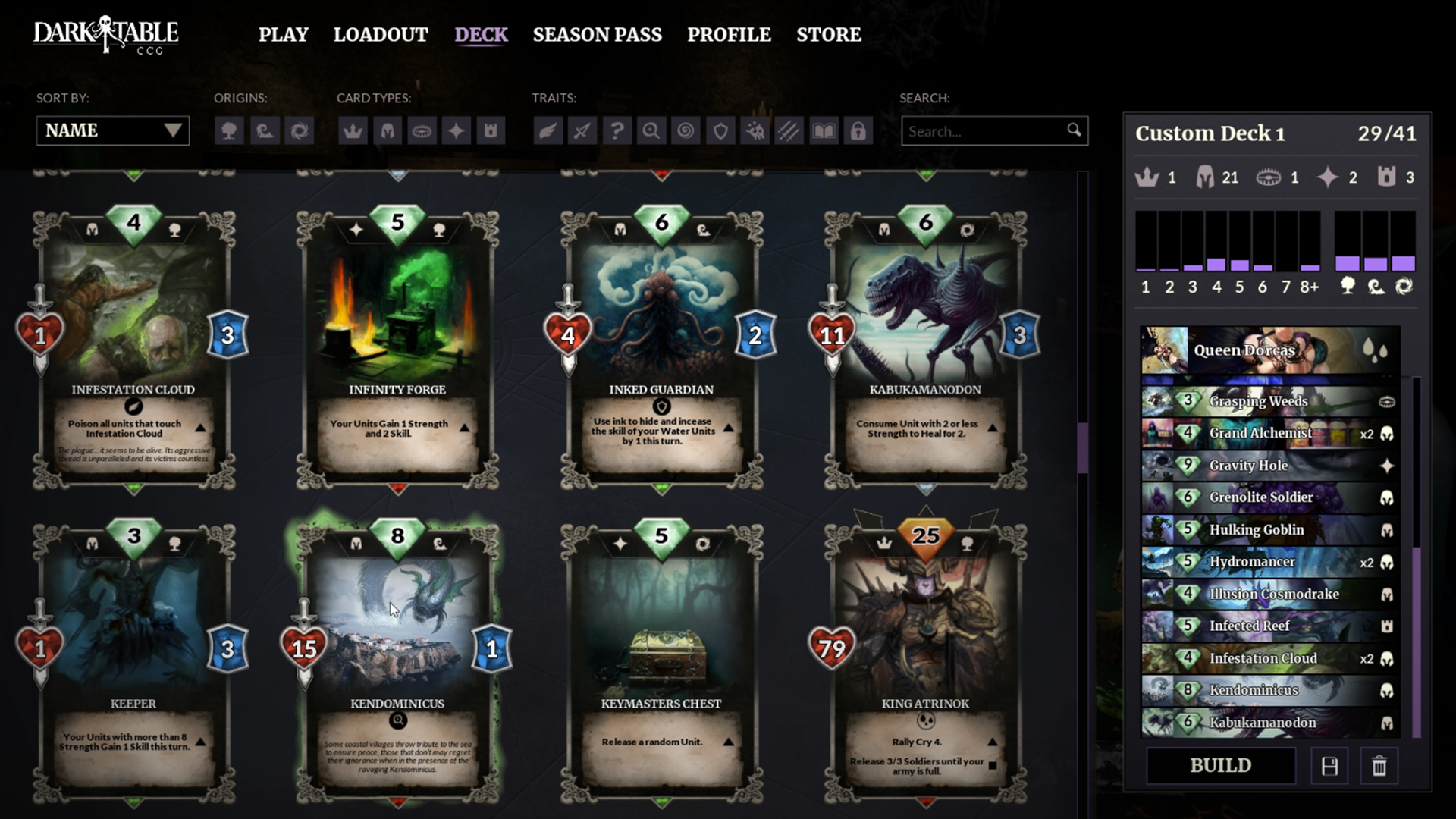Click the trash icon to delete the deck
Image resolution: width=1456 pixels, height=819 pixels.
pos(1379,765)
